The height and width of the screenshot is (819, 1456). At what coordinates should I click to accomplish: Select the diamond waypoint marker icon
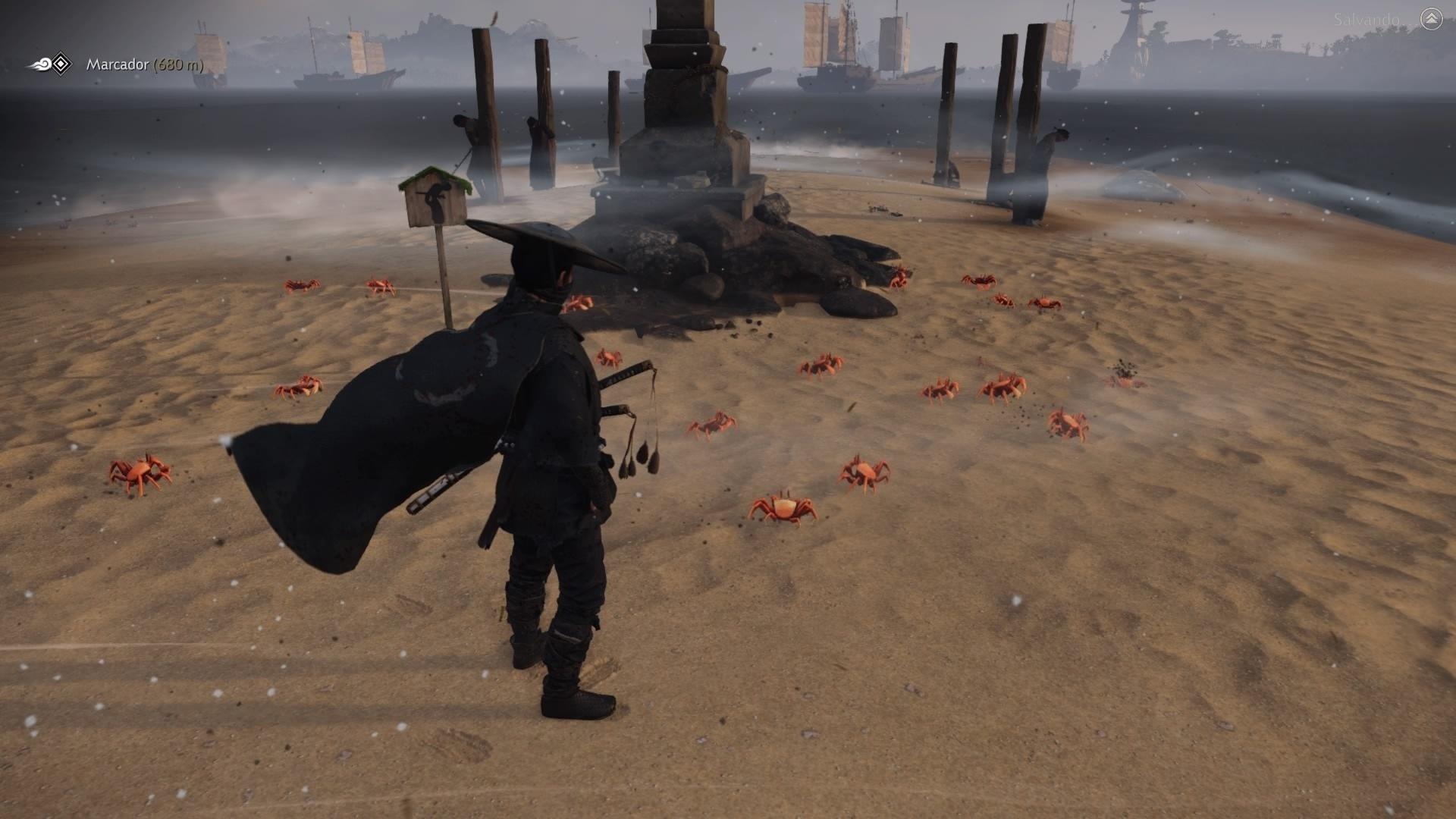61,64
